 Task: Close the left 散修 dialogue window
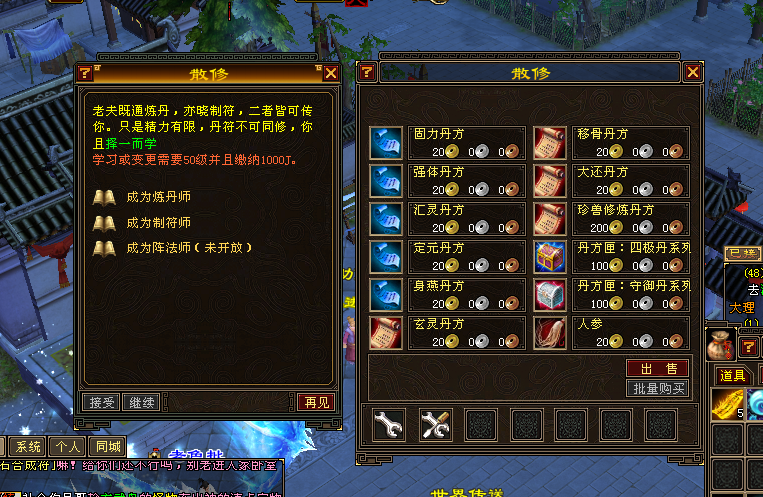[x=331, y=73]
